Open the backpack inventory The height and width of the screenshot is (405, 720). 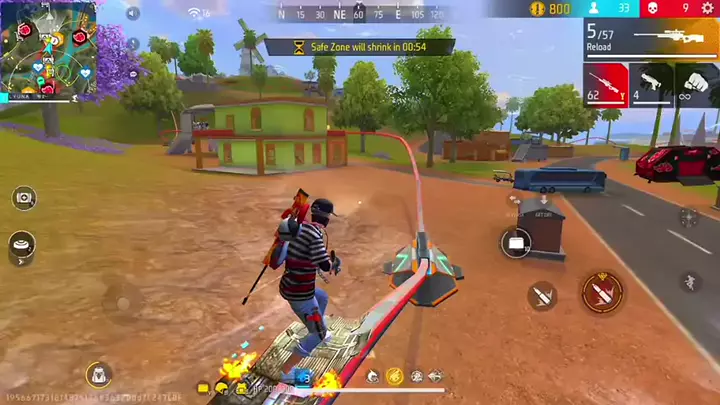pyautogui.click(x=98, y=374)
